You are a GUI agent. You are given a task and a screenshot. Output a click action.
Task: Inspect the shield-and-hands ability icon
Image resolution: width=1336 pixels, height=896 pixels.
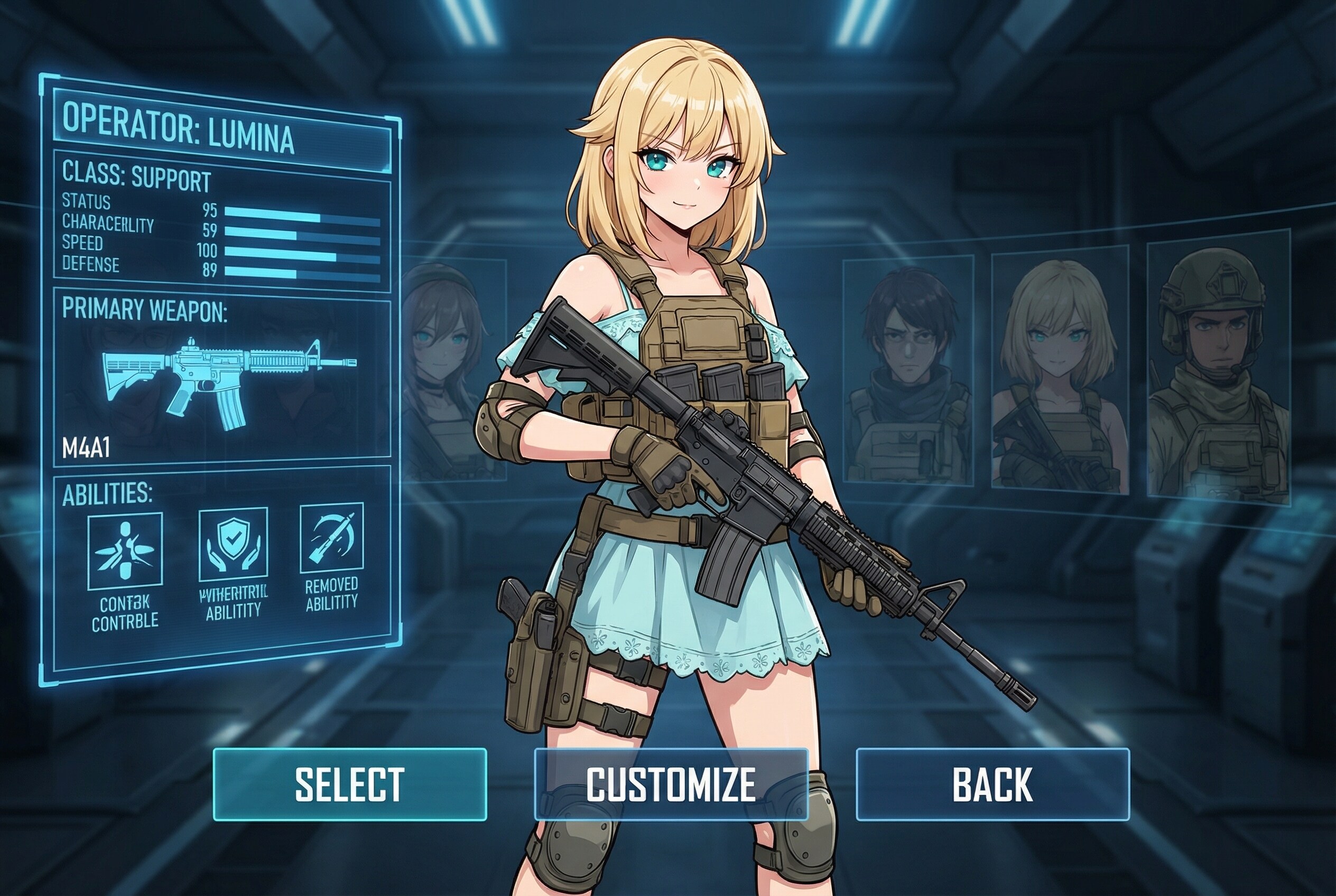(233, 545)
